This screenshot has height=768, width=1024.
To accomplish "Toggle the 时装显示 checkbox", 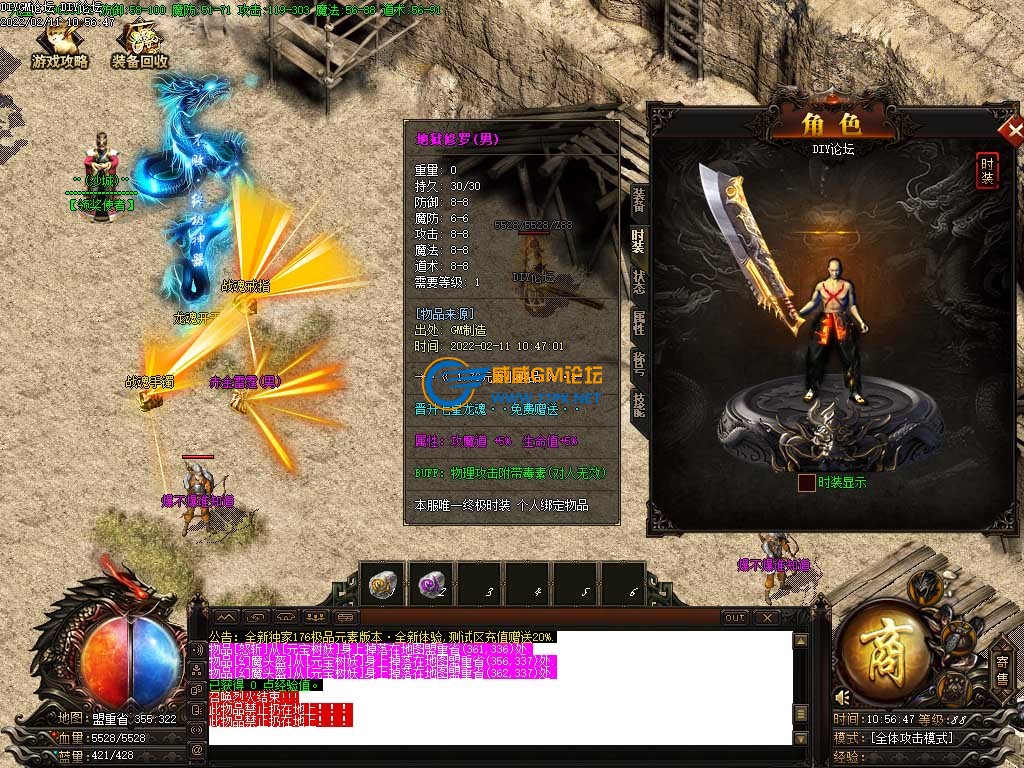I will (x=806, y=483).
